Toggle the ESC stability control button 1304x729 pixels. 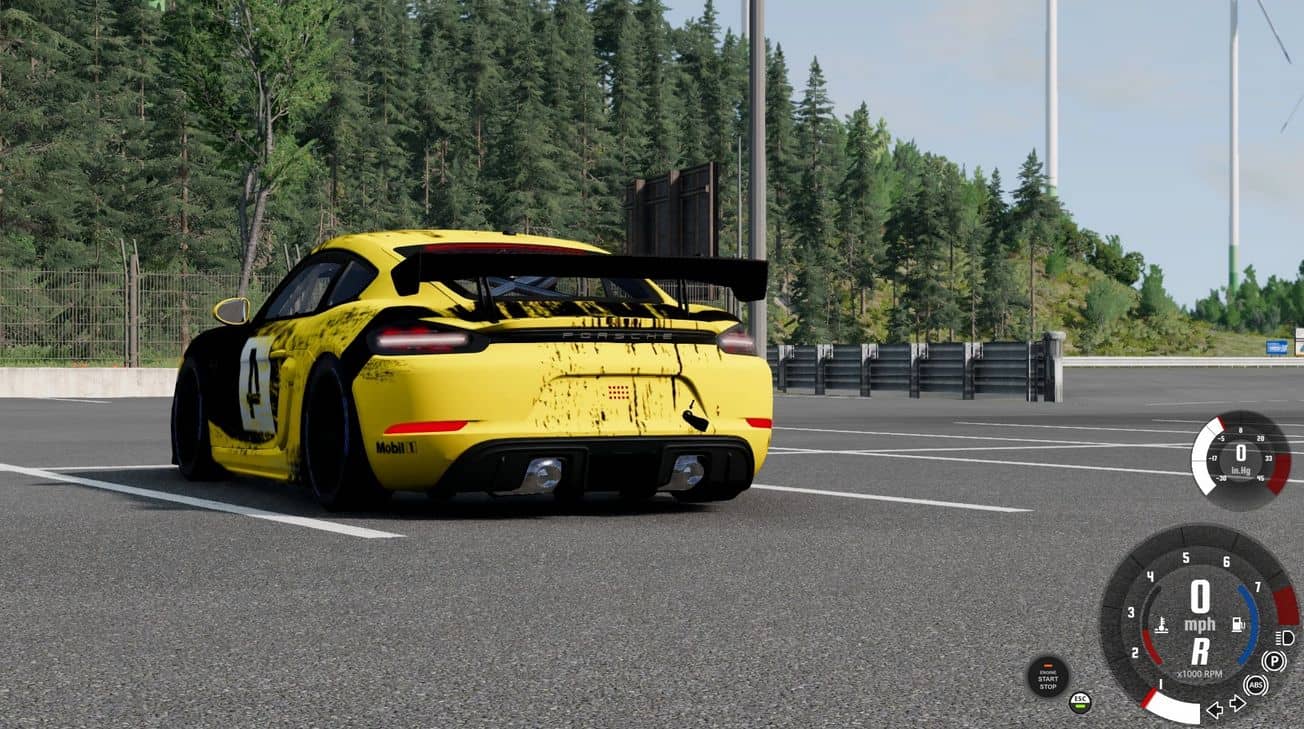(1080, 701)
